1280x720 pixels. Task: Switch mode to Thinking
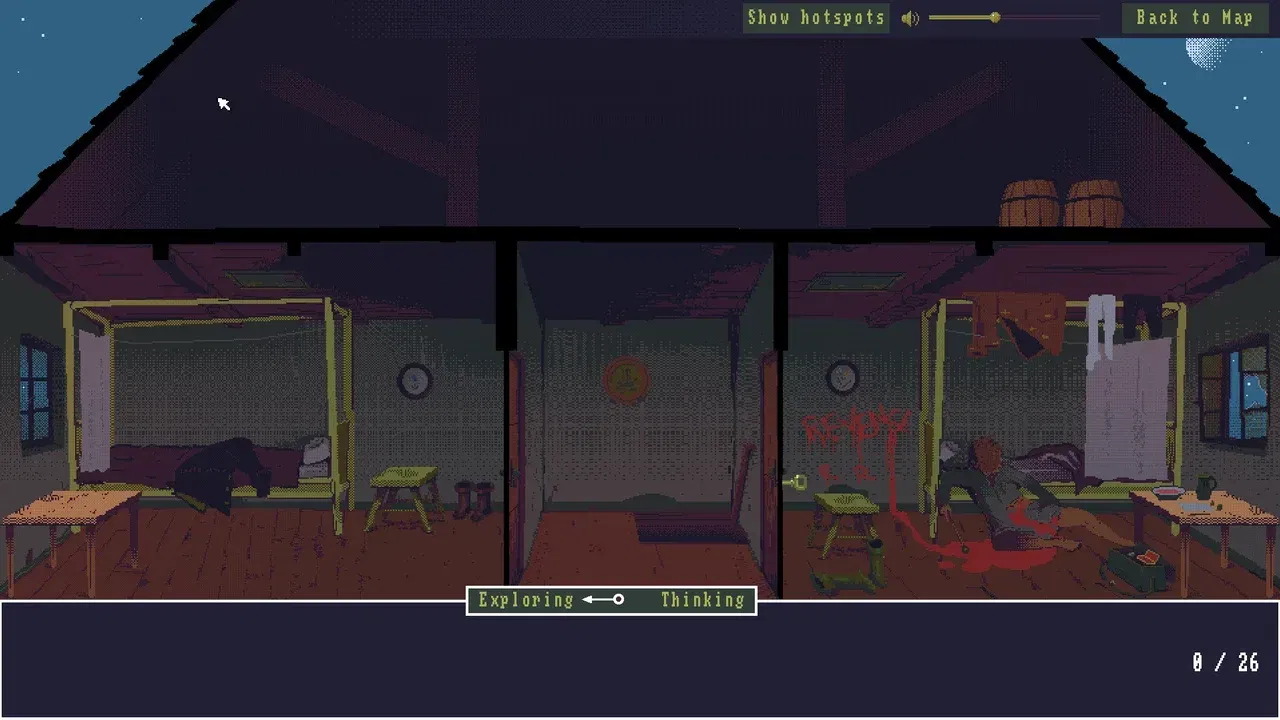702,600
